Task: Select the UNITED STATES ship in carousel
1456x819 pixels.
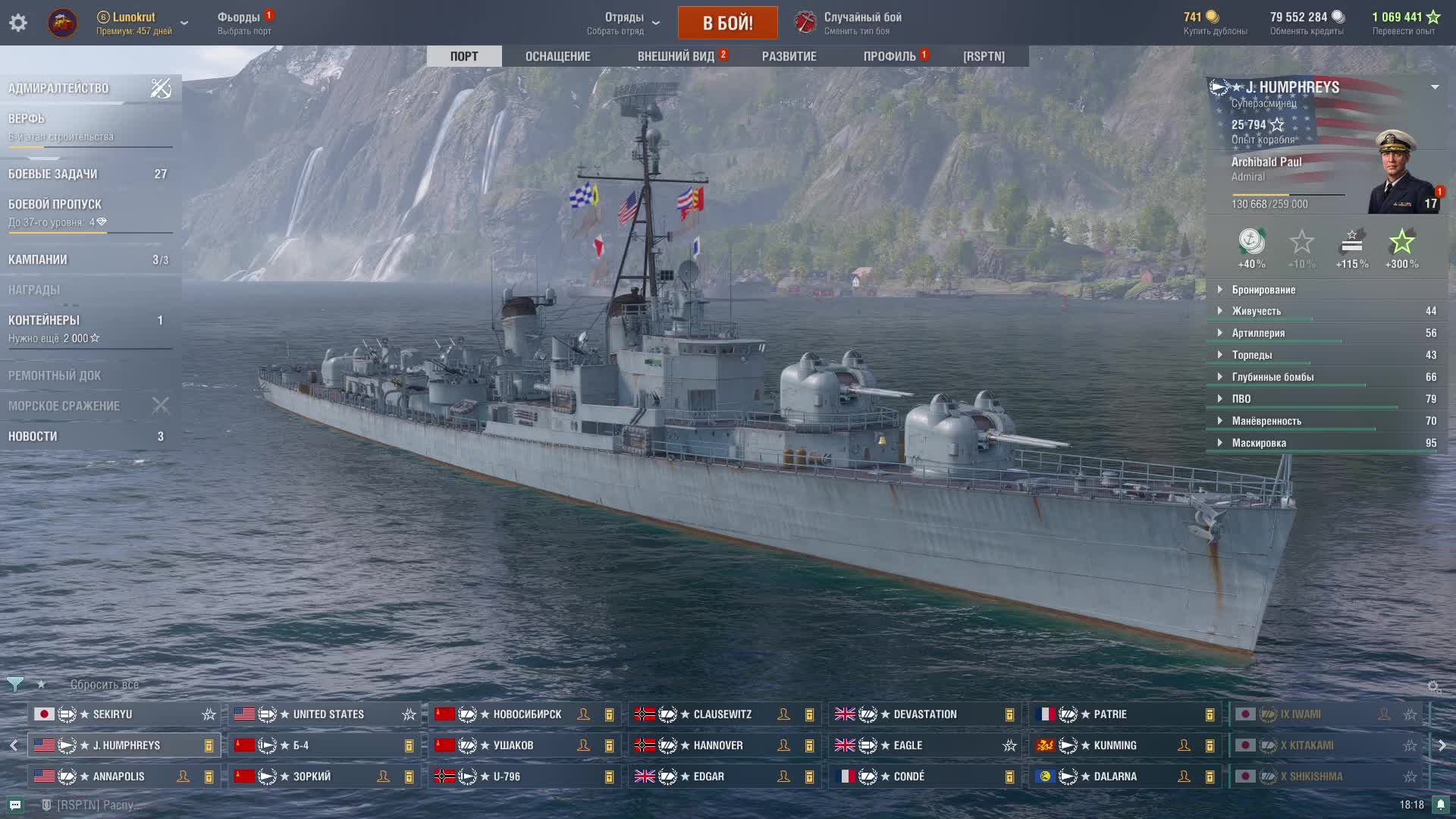Action: pos(328,714)
